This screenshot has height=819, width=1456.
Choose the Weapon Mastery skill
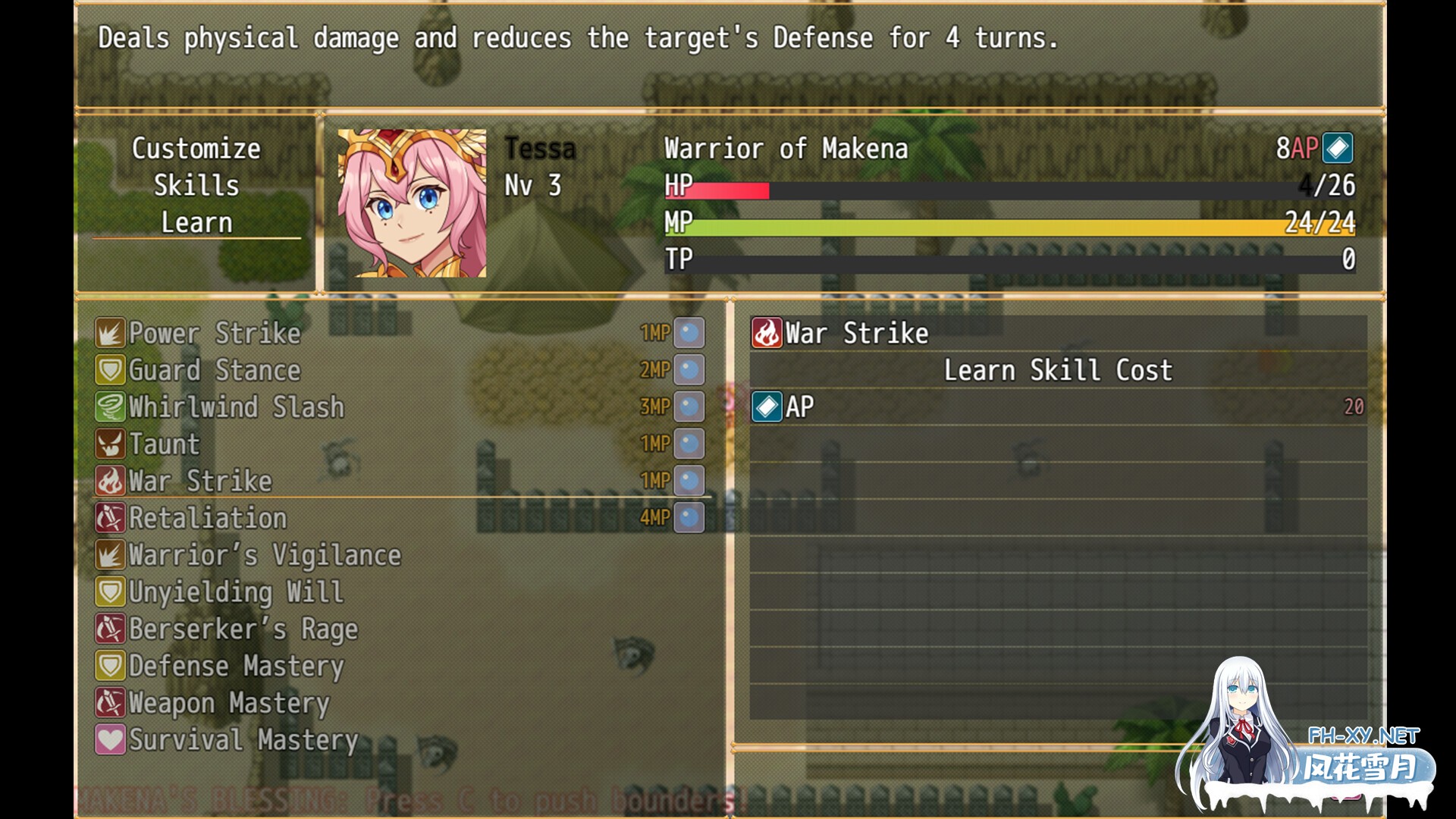point(229,703)
